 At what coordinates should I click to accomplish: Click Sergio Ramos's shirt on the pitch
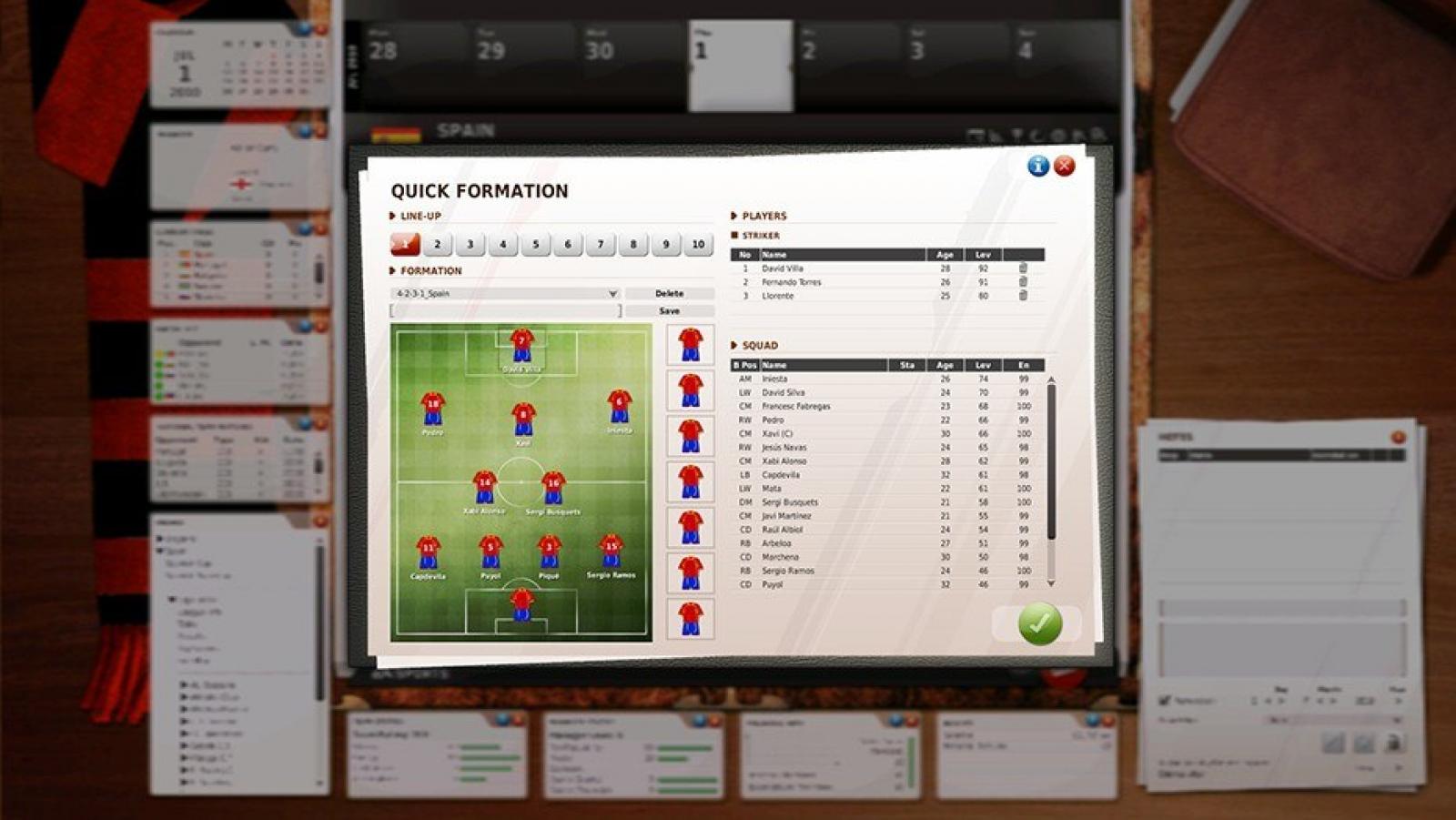[611, 551]
